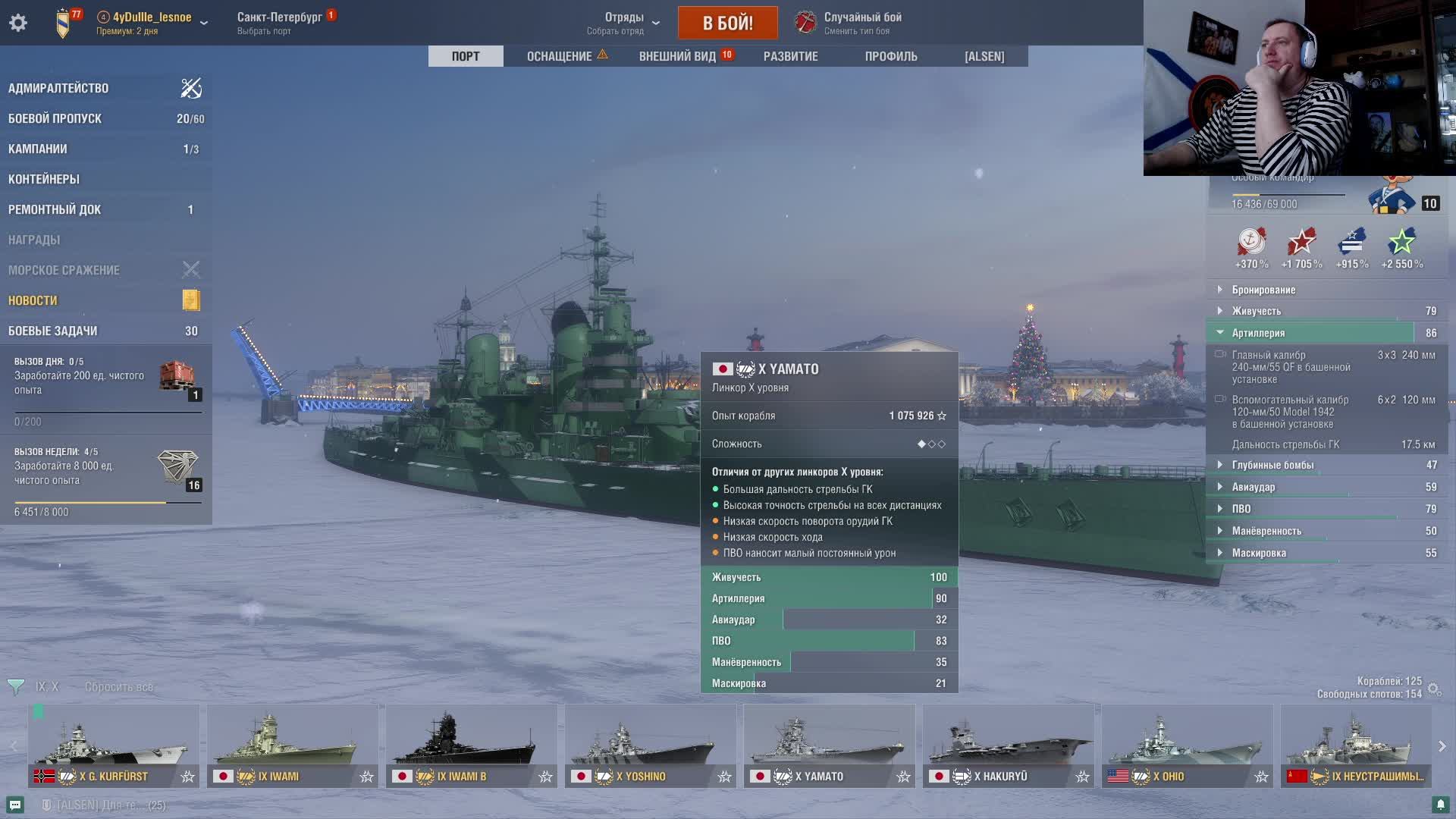Choose the X Hakuryū carrier
Image resolution: width=1456 pixels, height=819 pixels.
coord(1008,745)
